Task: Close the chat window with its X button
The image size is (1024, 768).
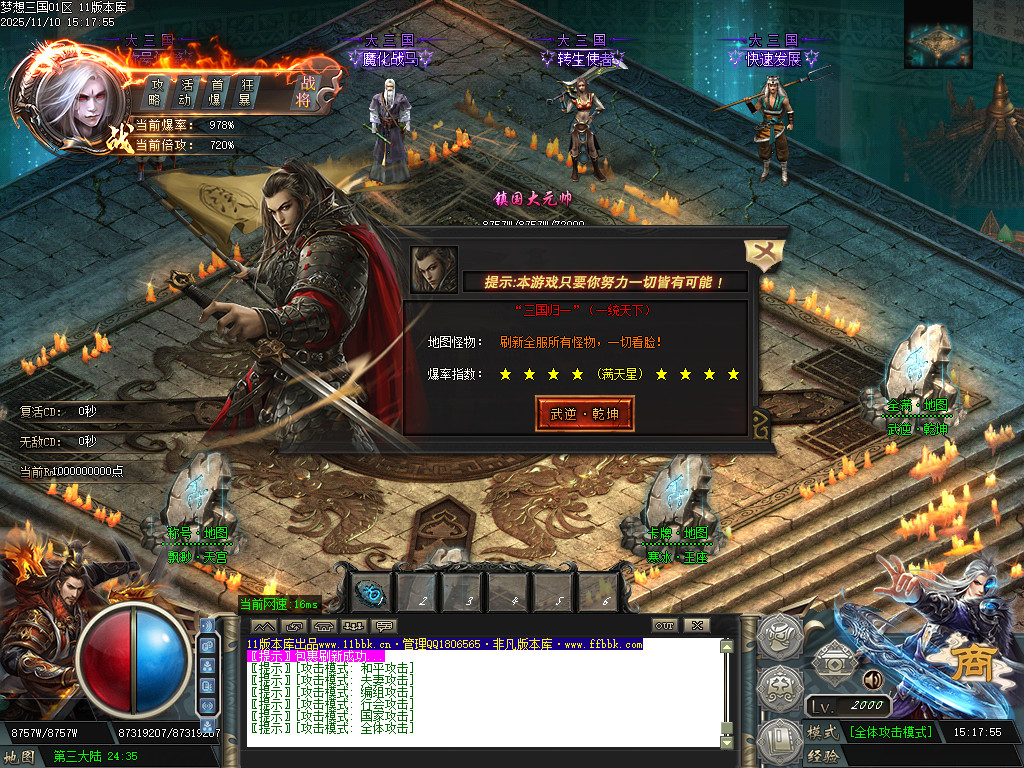Action: (696, 626)
